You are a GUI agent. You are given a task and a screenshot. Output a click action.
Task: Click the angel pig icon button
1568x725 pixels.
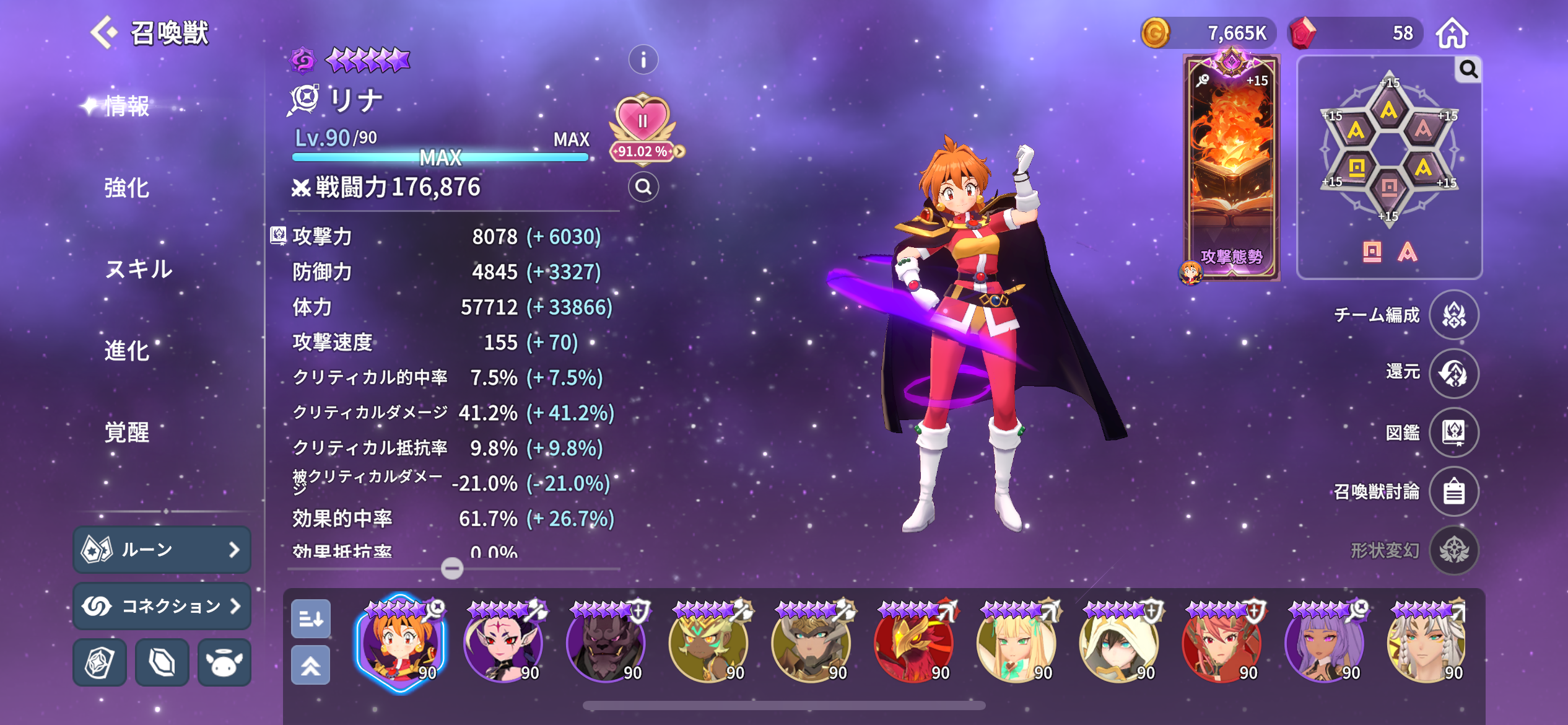click(224, 663)
